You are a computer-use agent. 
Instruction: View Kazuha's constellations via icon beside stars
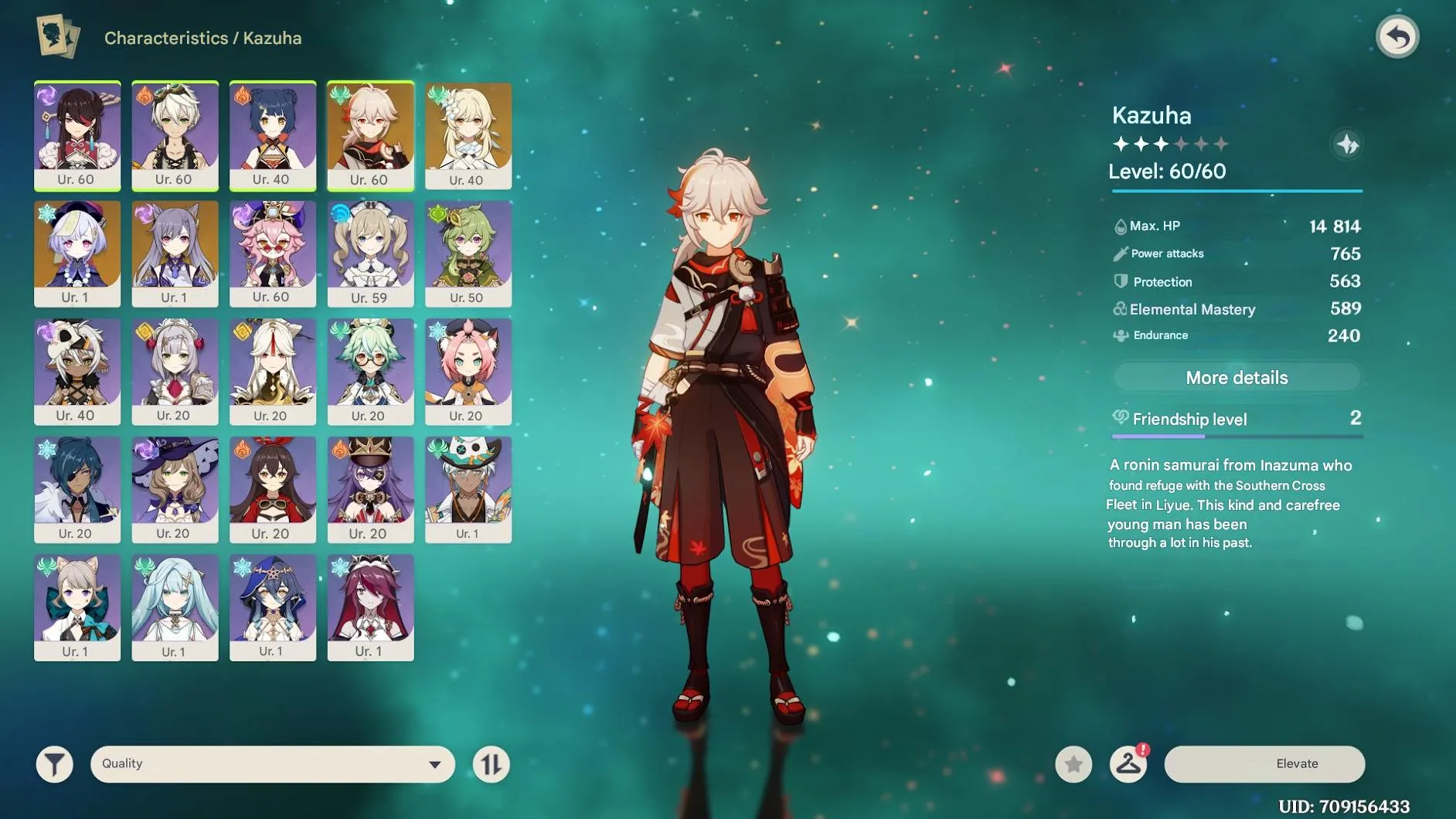tap(1348, 144)
